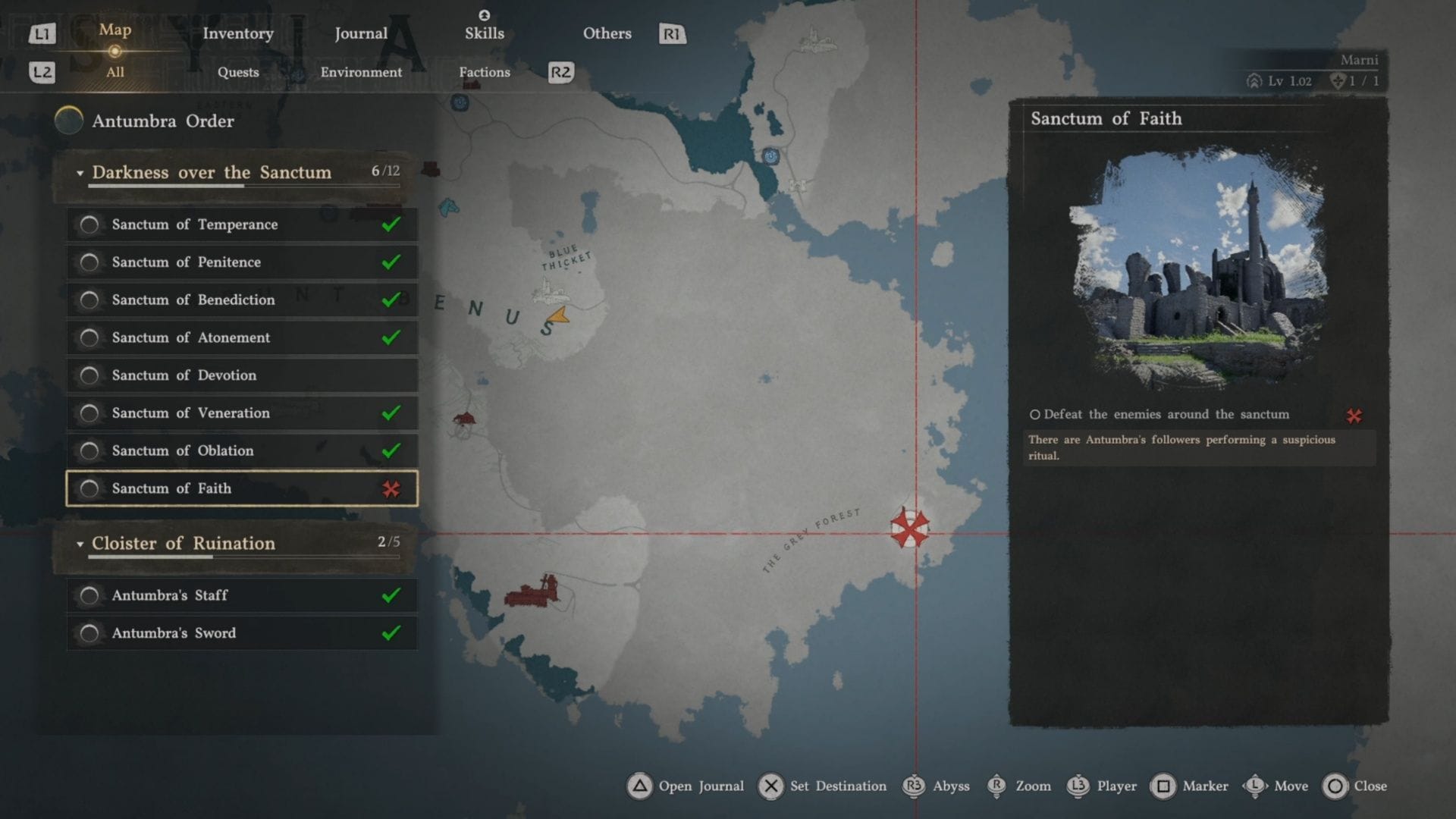Choose the Environment map filter

[361, 72]
